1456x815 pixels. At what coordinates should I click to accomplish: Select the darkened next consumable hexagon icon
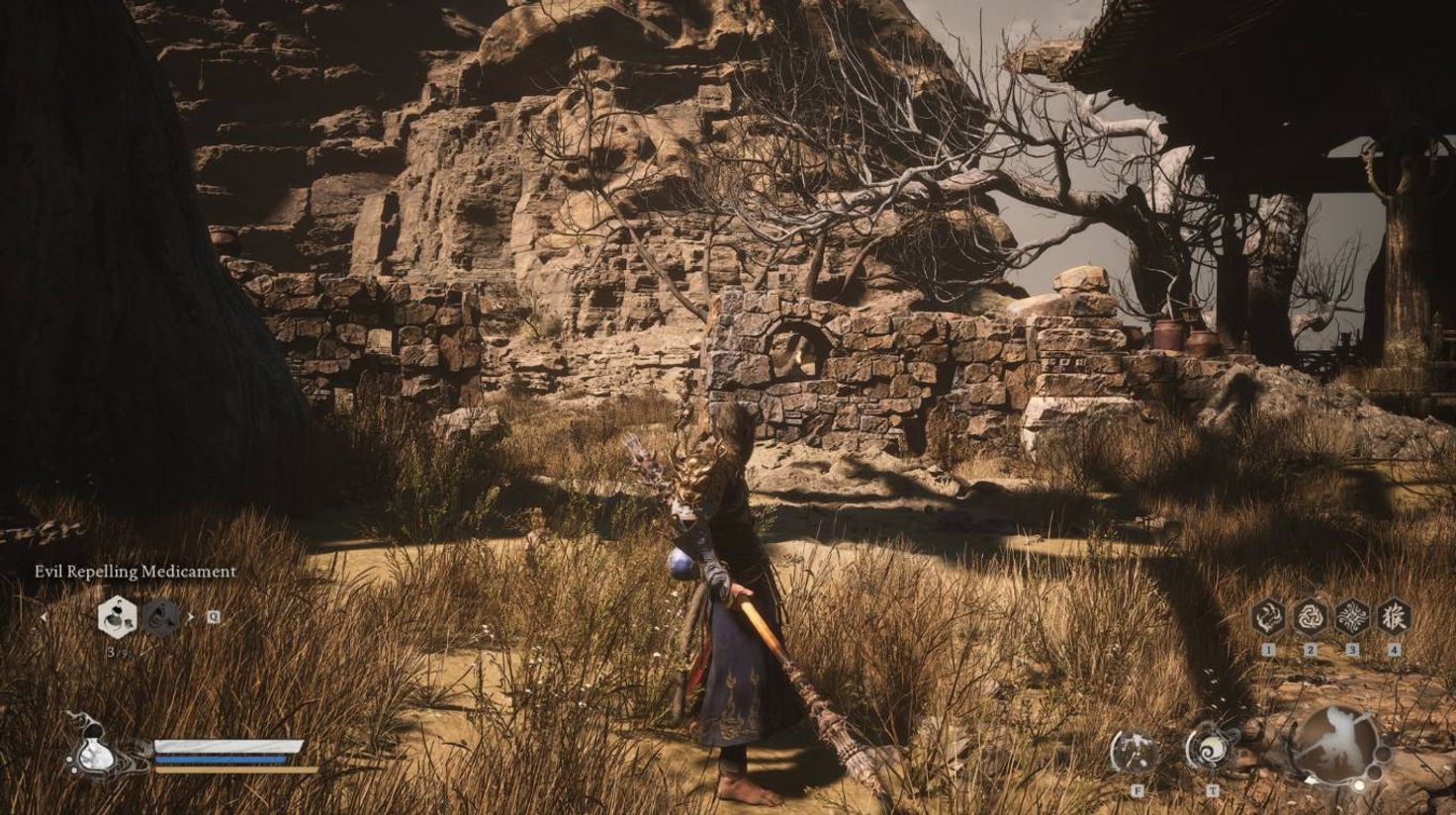click(161, 619)
